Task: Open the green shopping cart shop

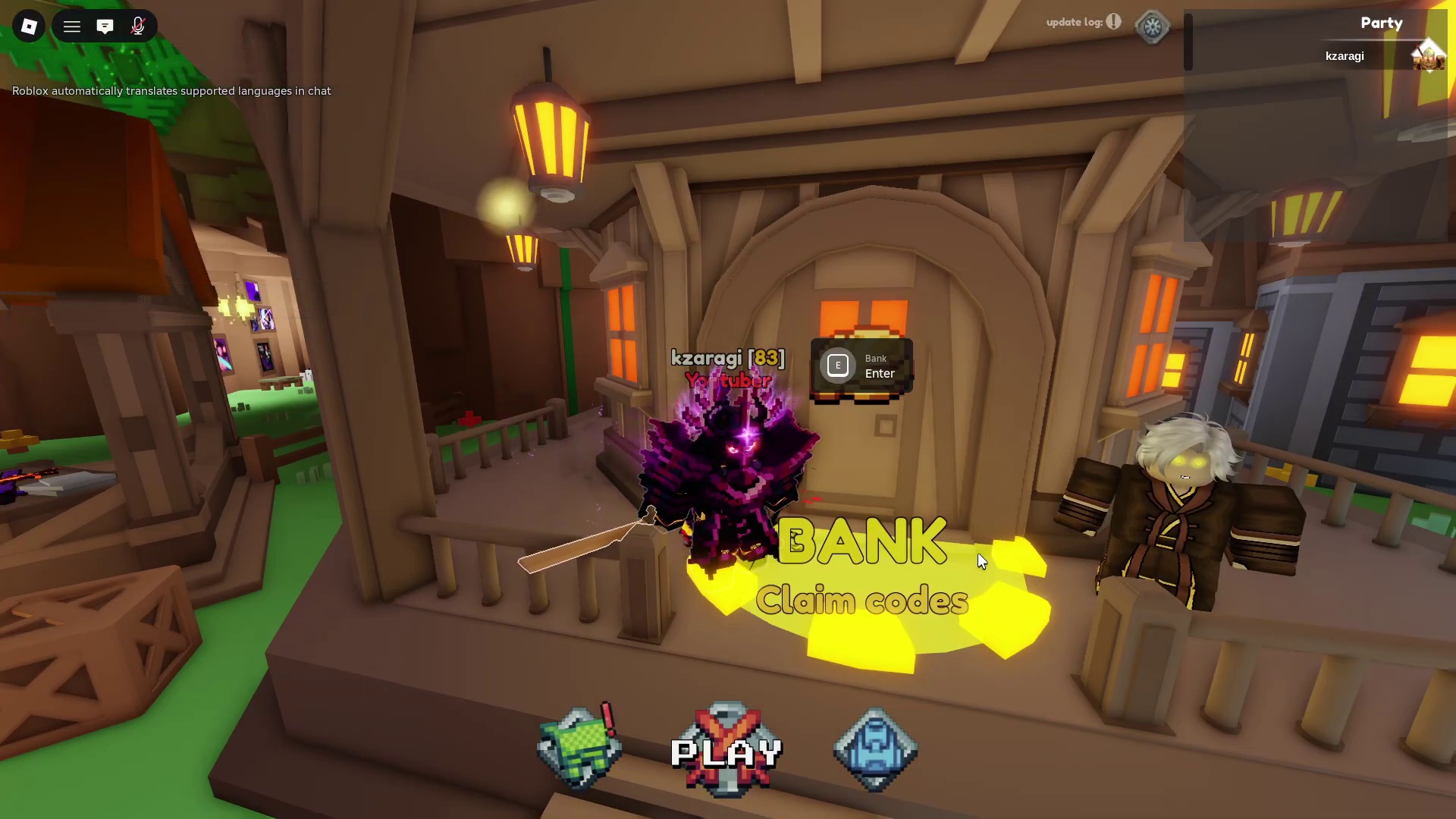Action: pos(579,748)
